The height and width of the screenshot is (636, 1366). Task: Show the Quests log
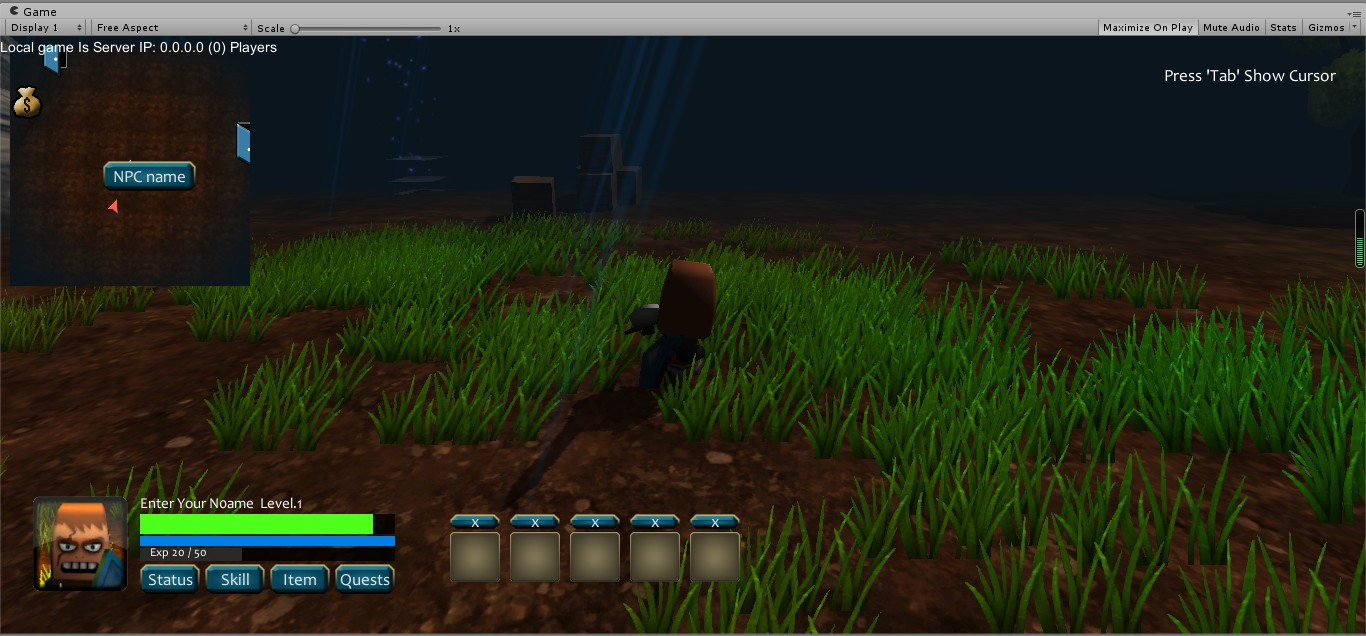point(364,579)
